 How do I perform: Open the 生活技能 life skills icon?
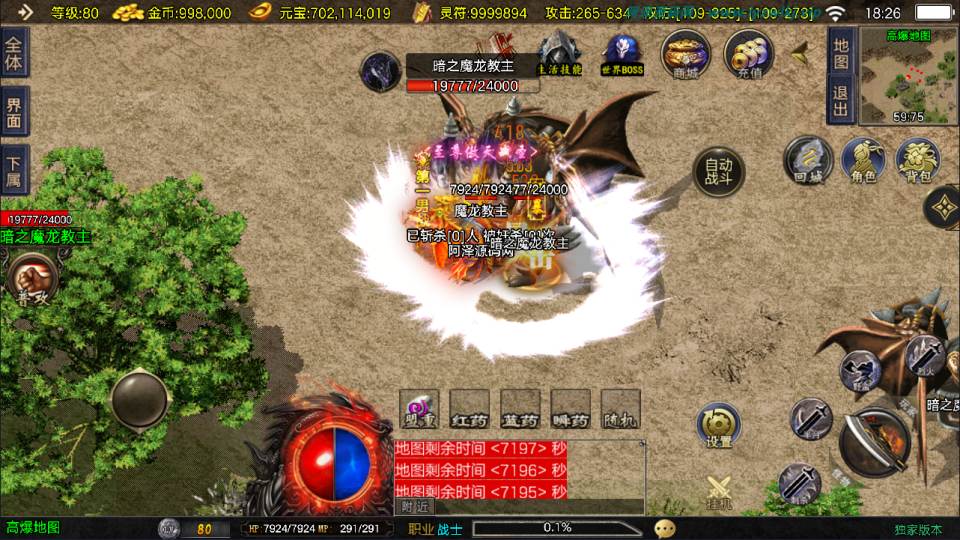559,53
